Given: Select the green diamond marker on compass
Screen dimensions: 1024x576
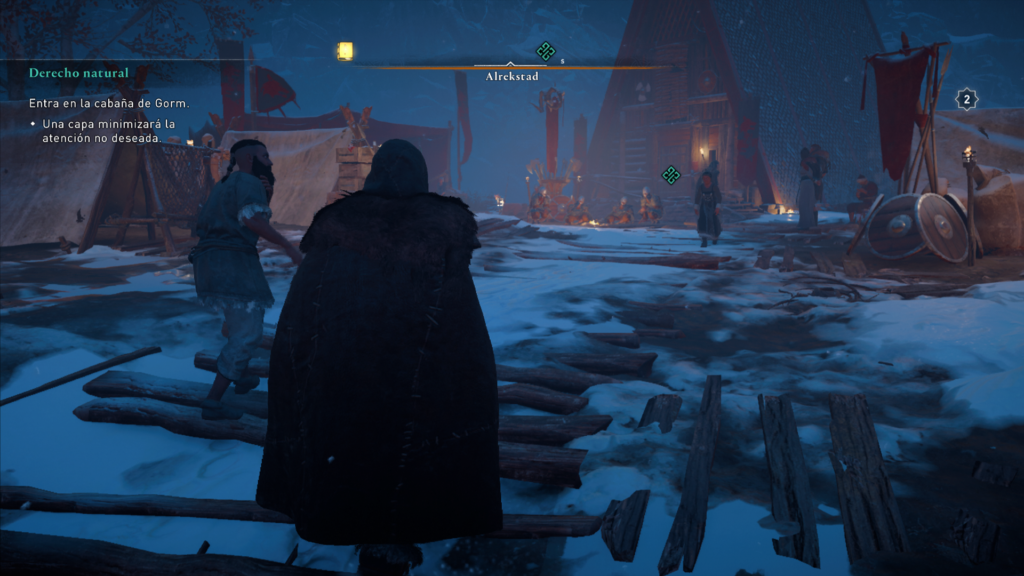Looking at the screenshot, I should (x=545, y=51).
